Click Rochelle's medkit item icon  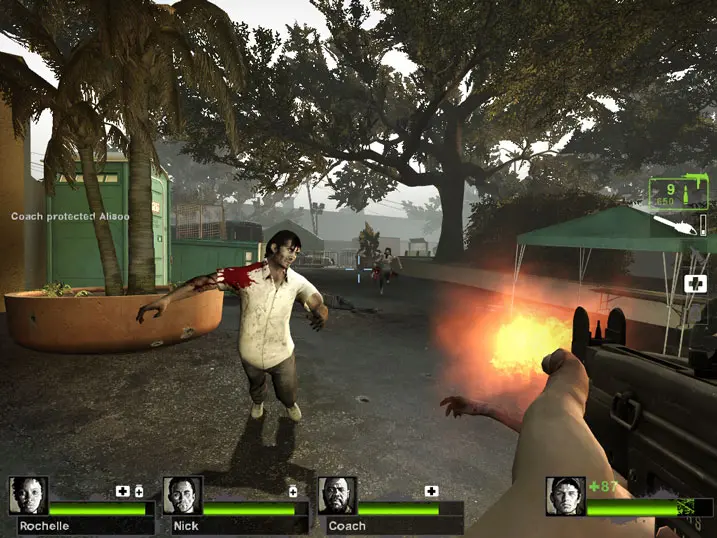click(x=123, y=491)
